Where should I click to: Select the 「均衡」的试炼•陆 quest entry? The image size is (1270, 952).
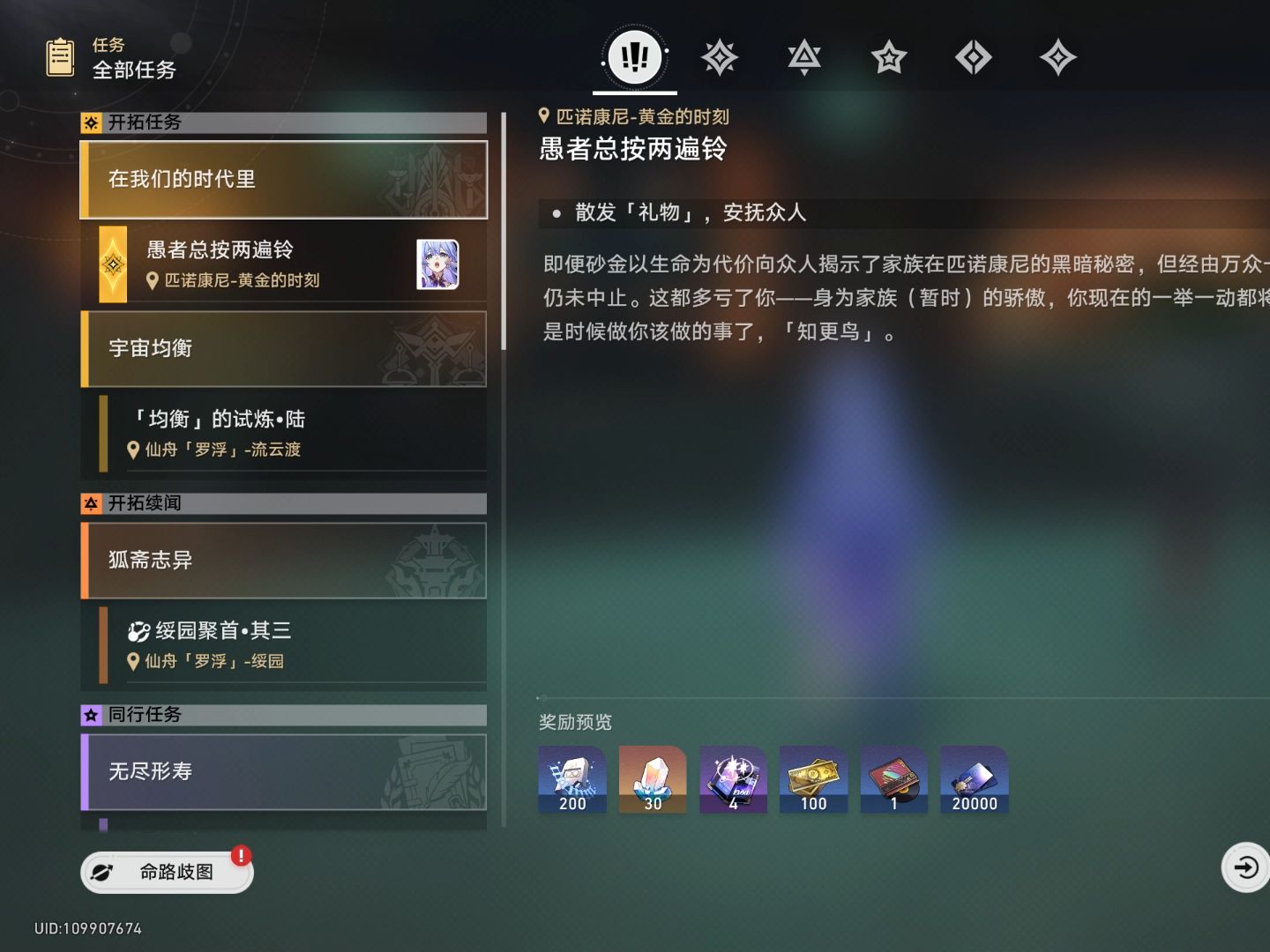(283, 433)
